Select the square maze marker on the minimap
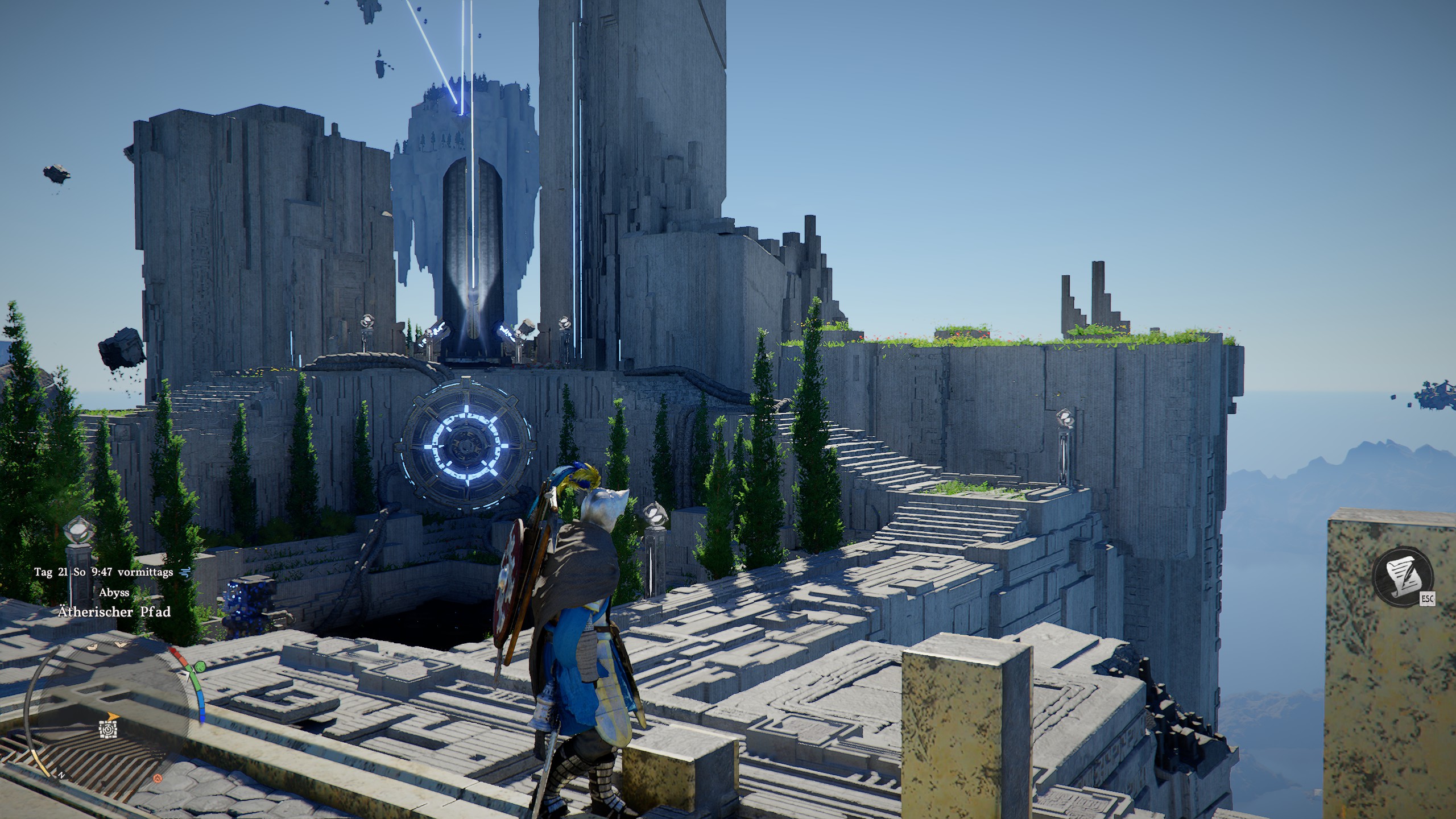This screenshot has width=1456, height=819. coord(108,729)
